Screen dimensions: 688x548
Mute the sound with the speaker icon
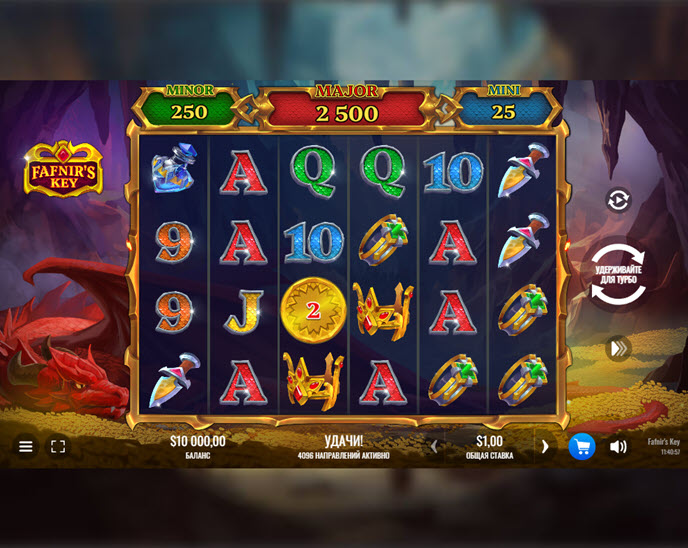pos(618,446)
